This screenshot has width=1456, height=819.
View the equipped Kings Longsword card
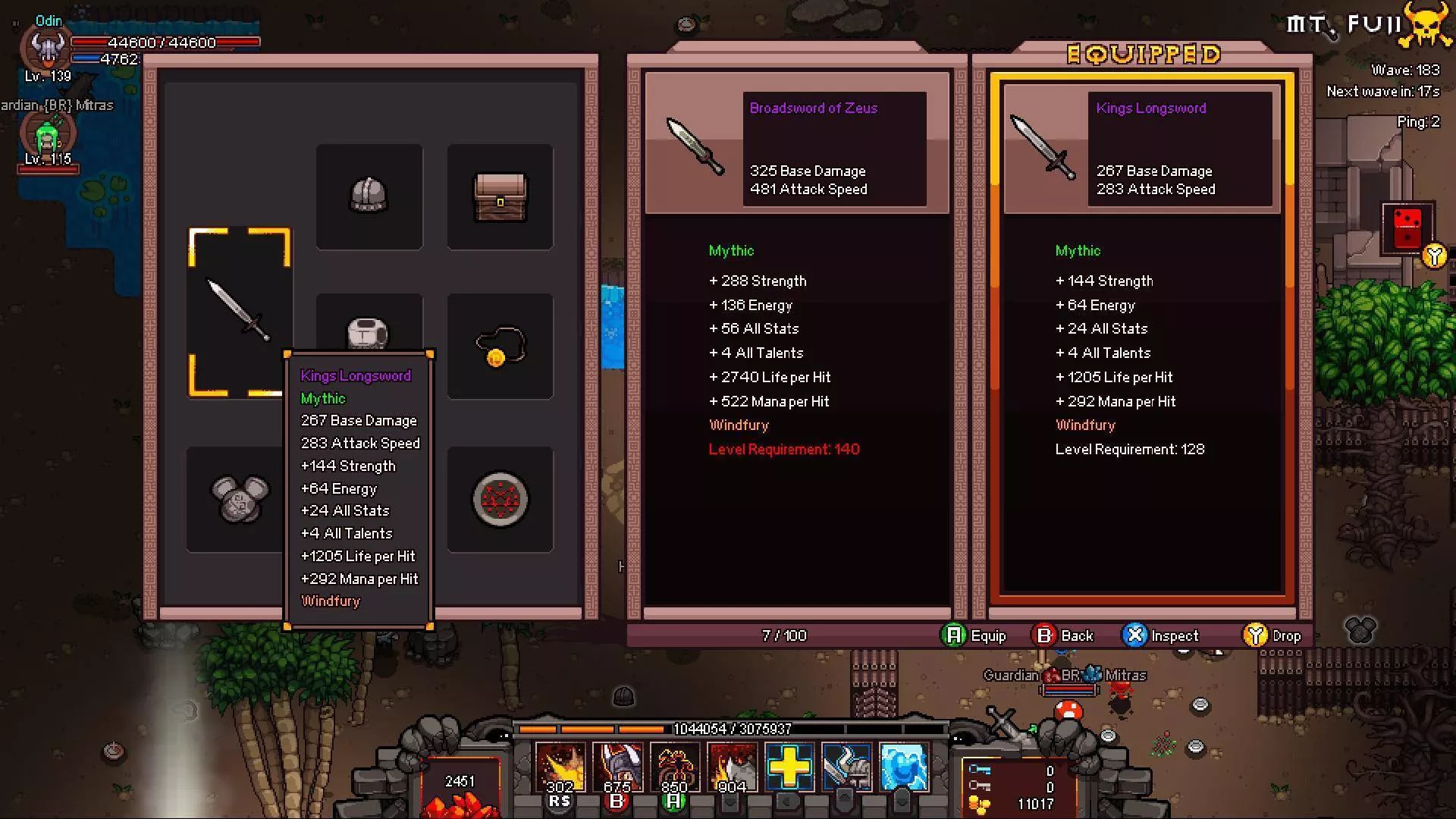pyautogui.click(x=1142, y=149)
